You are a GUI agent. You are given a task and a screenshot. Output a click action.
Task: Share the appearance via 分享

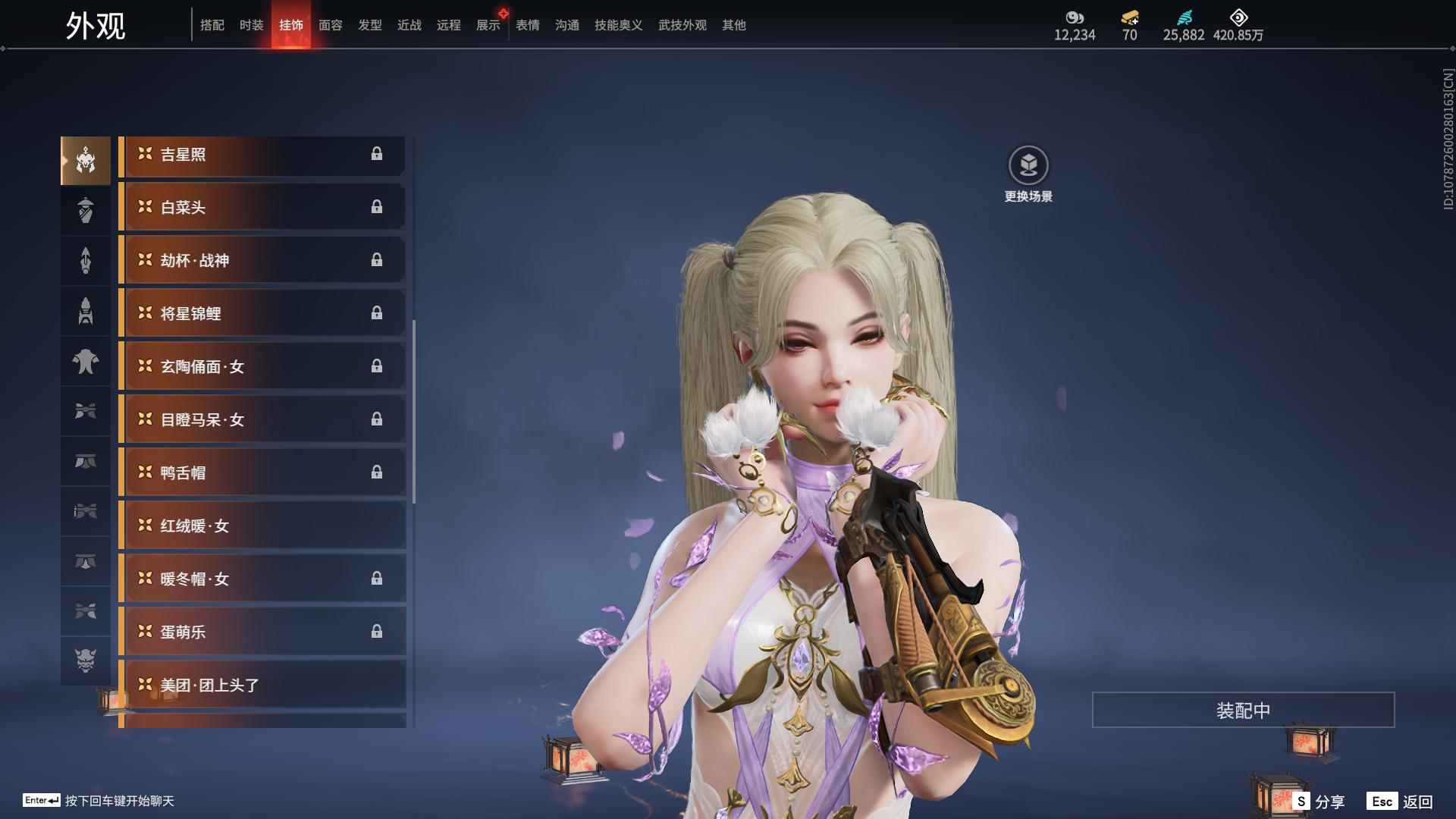[1319, 802]
